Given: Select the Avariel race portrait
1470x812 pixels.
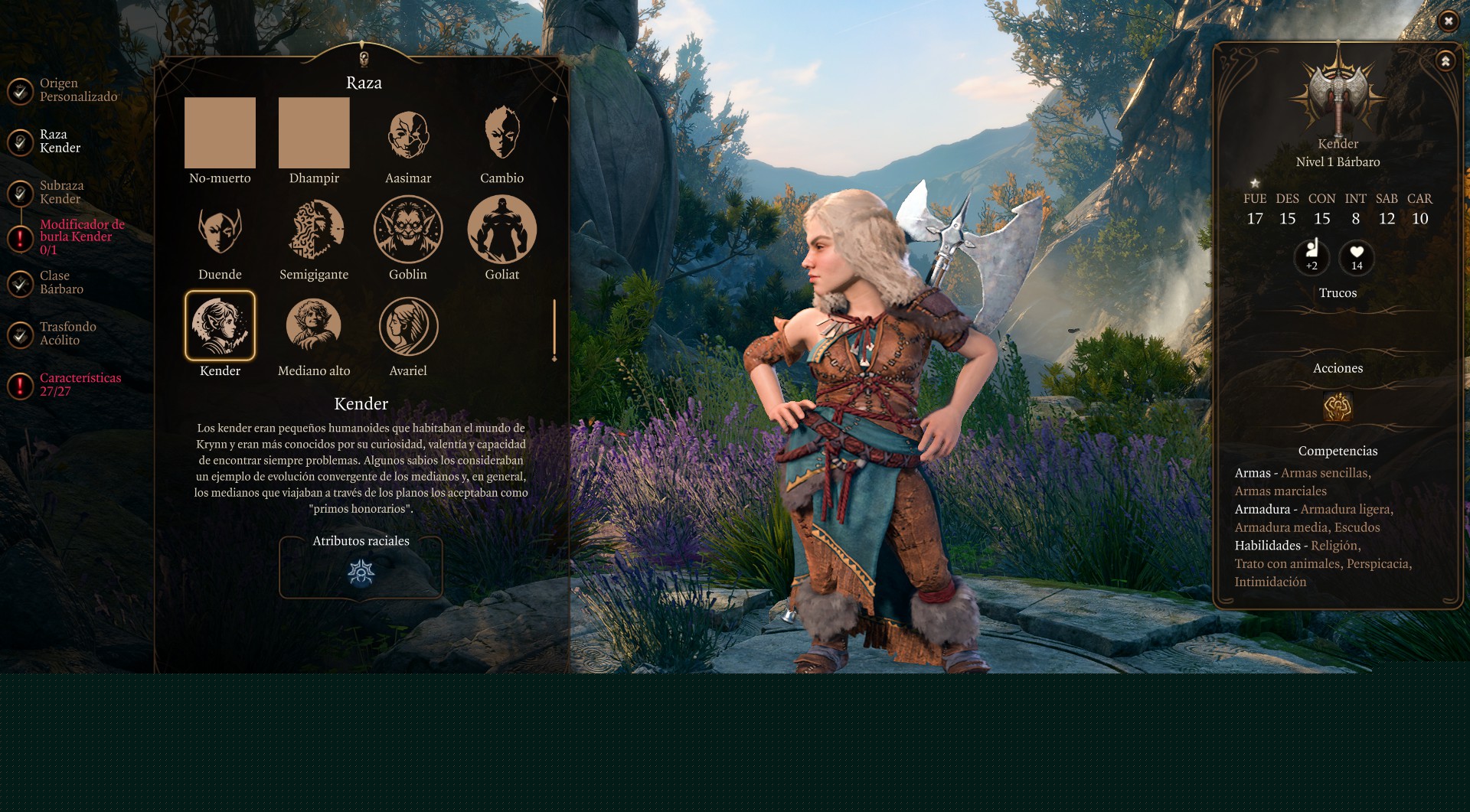Looking at the screenshot, I should (408, 326).
